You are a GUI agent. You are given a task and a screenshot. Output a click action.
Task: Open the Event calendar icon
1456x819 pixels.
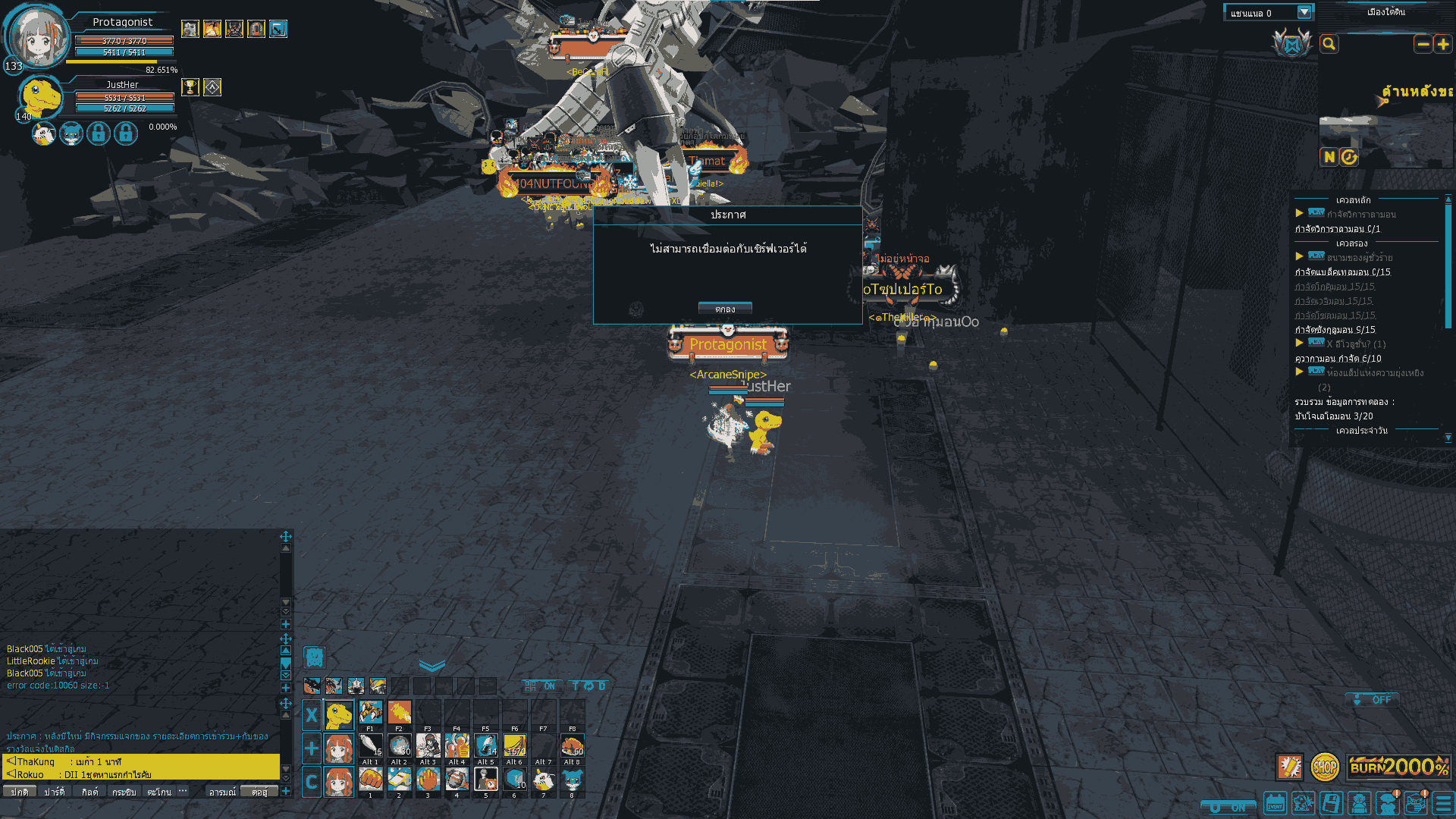tap(1275, 803)
